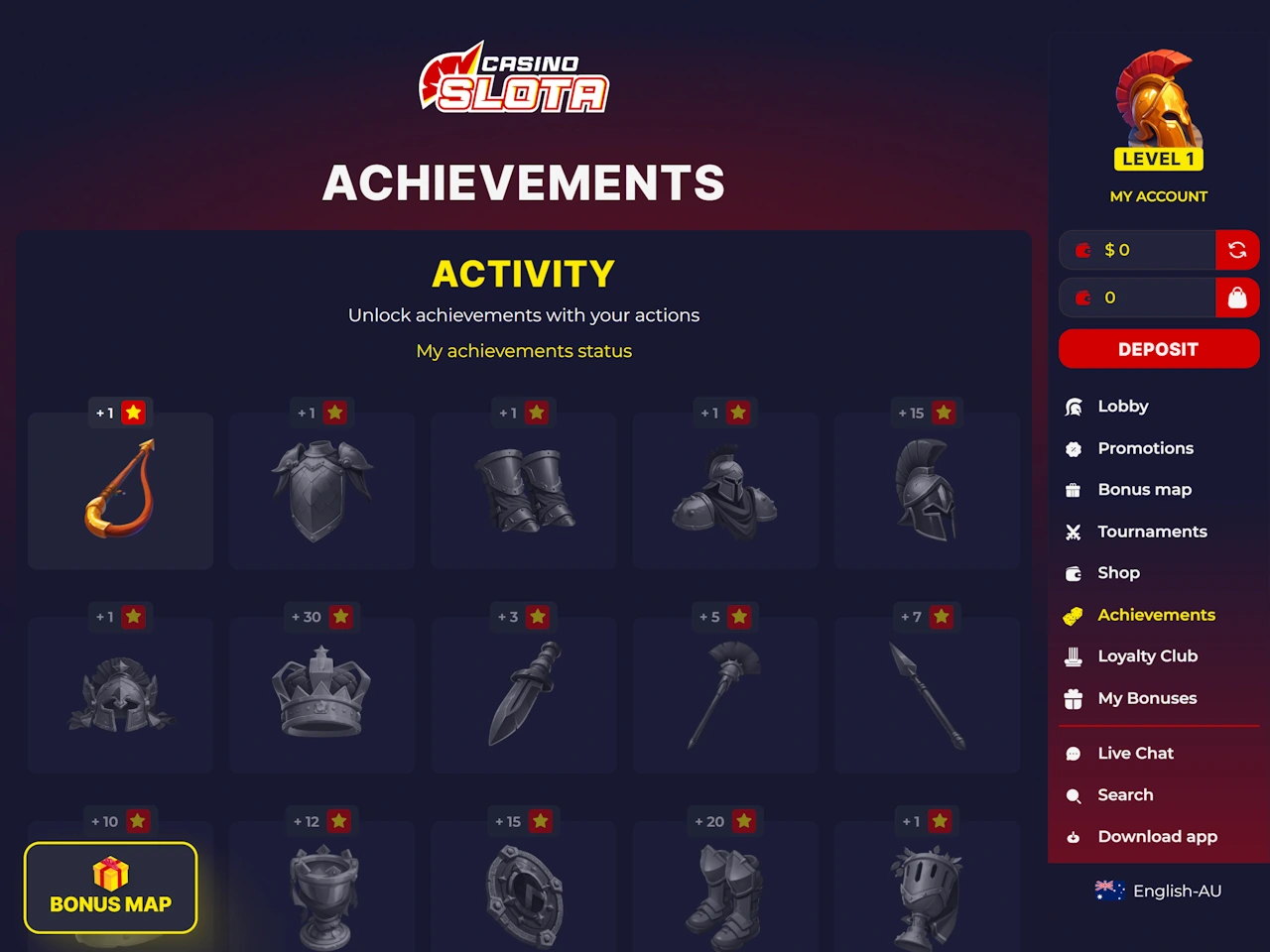Click the My achievements status link

(524, 351)
